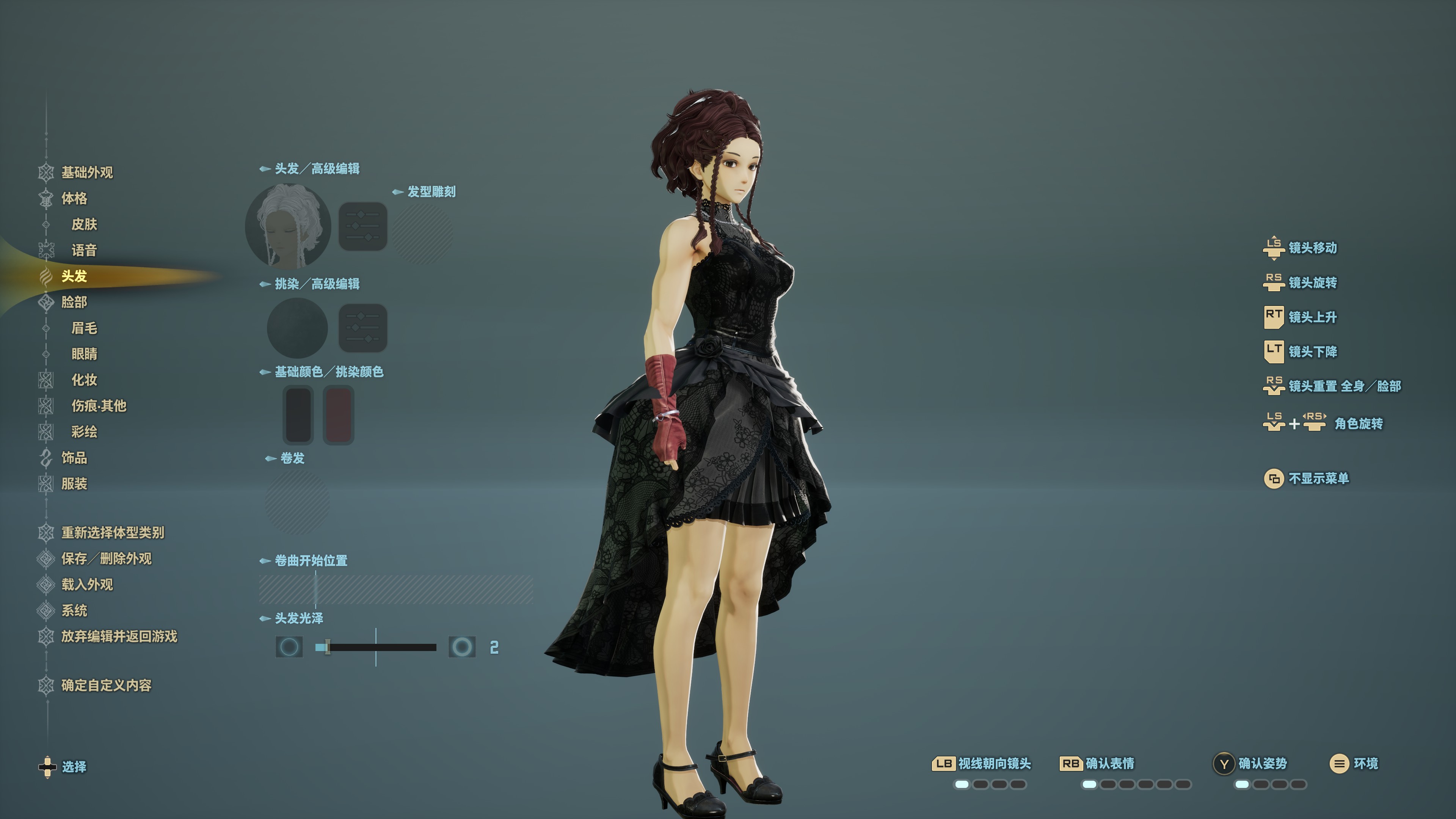Decrease hair gloss with left circle button
The width and height of the screenshot is (1456, 819).
(x=289, y=647)
